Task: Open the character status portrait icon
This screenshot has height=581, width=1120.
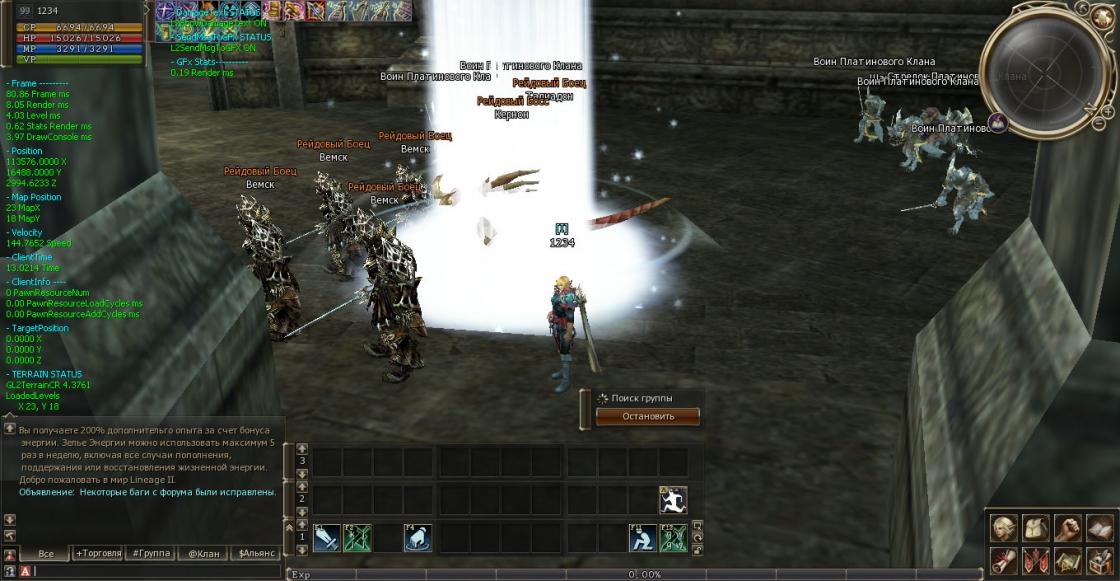Action: tap(1005, 527)
